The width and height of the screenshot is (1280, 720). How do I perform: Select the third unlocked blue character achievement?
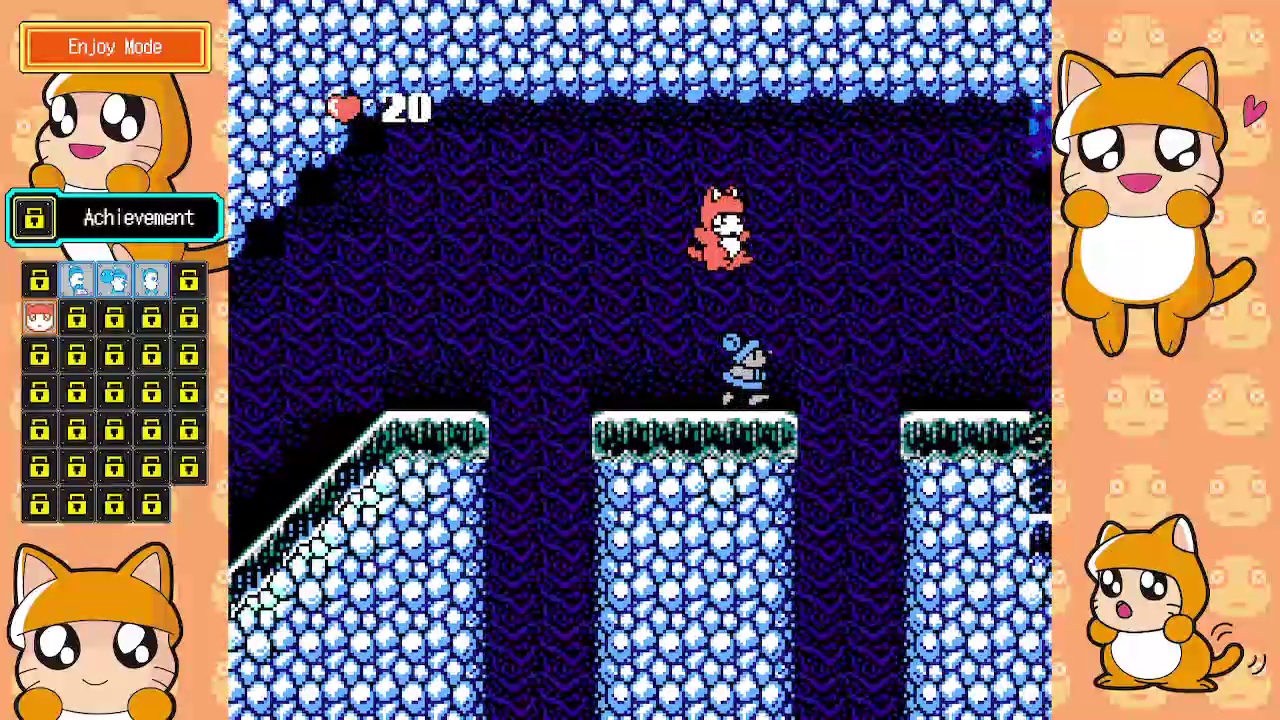(x=150, y=281)
